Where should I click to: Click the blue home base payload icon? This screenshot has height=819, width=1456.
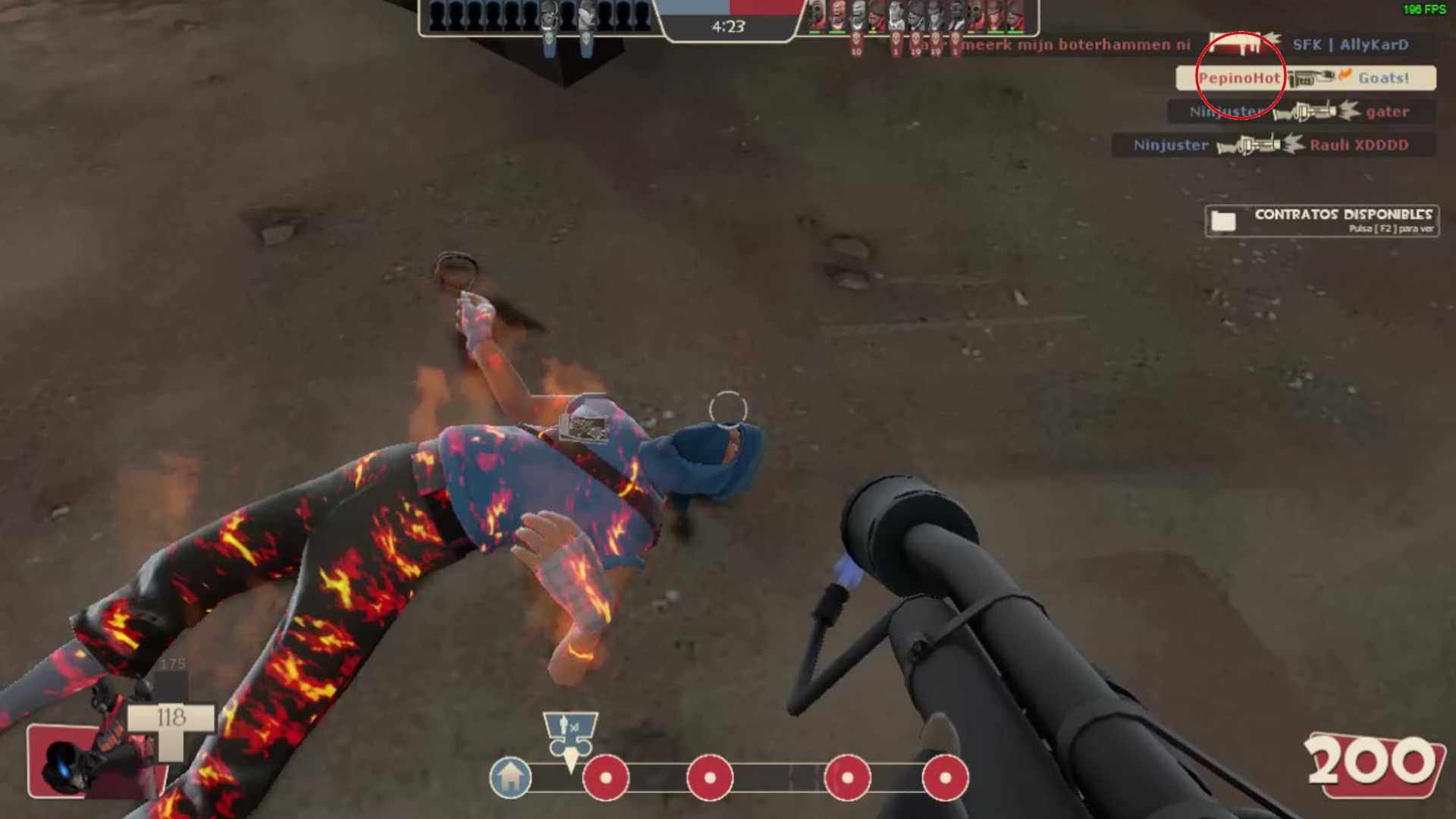point(510,778)
